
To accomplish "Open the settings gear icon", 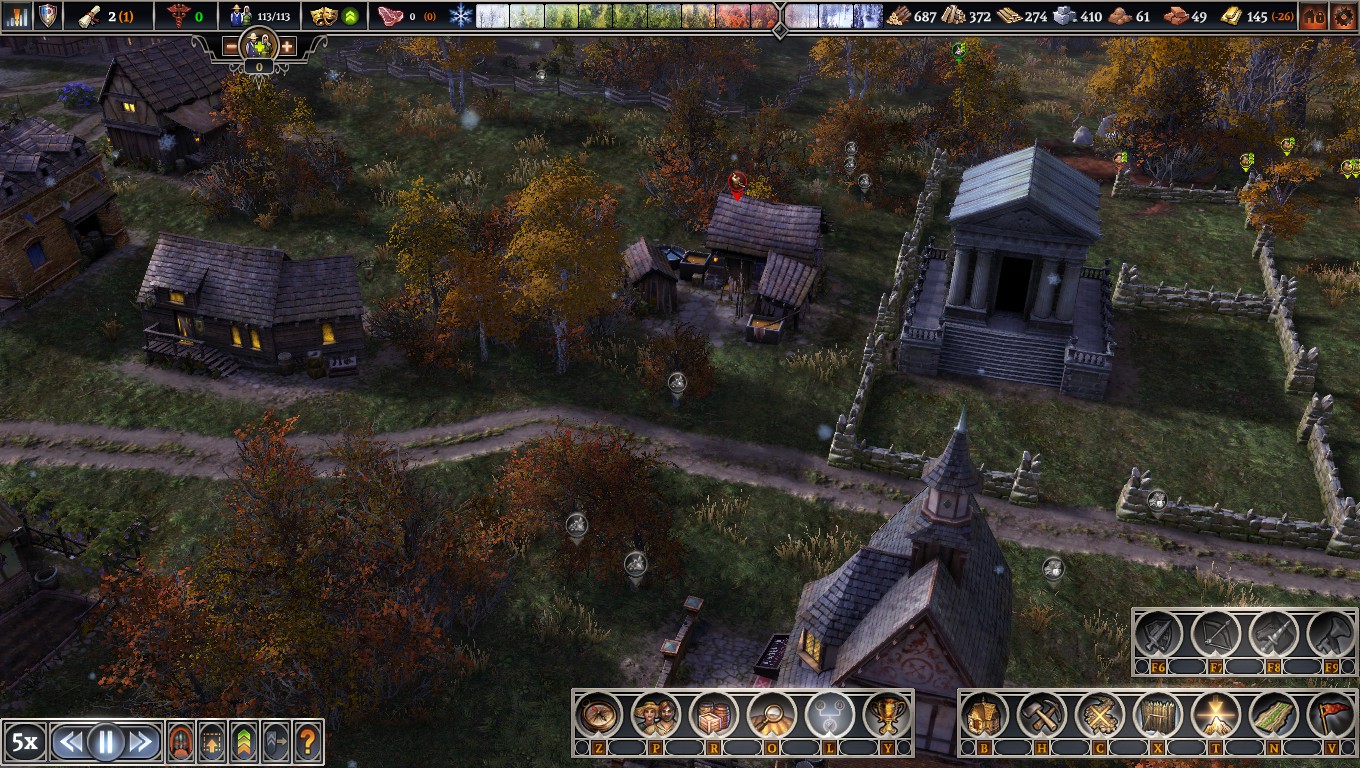I will click(x=1342, y=16).
